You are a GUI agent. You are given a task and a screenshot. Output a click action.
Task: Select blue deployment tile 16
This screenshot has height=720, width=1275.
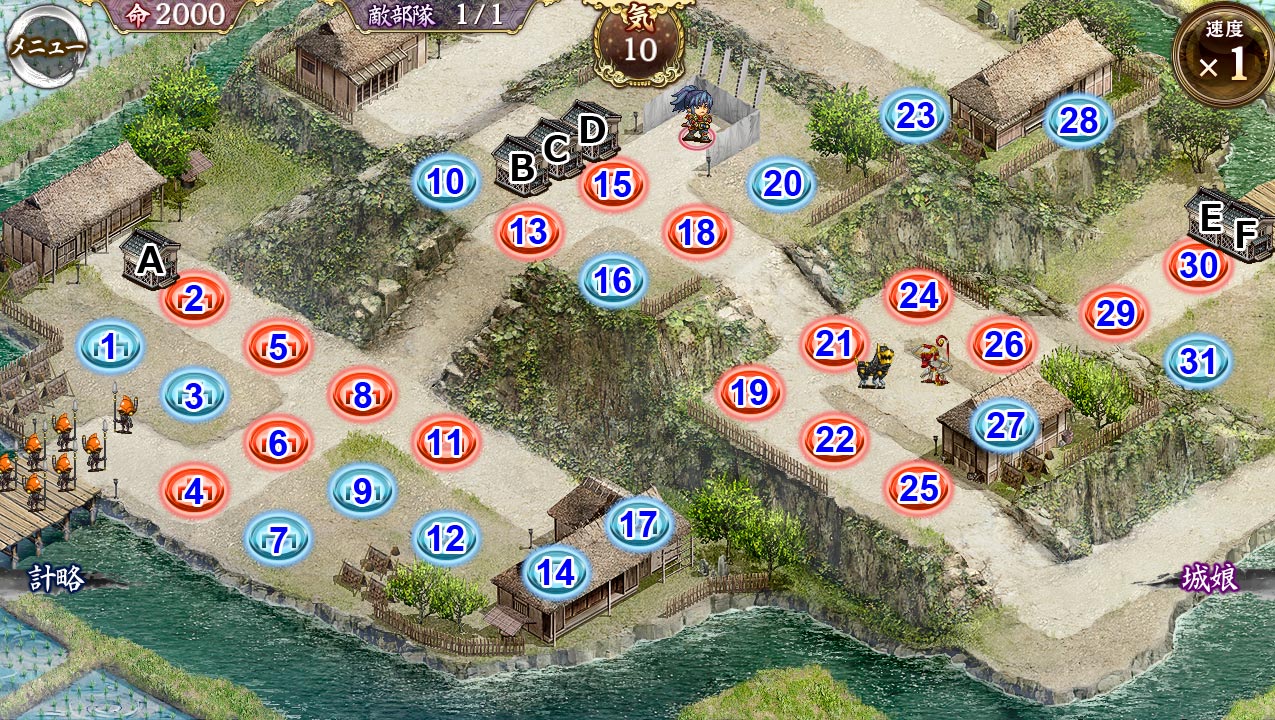[614, 281]
